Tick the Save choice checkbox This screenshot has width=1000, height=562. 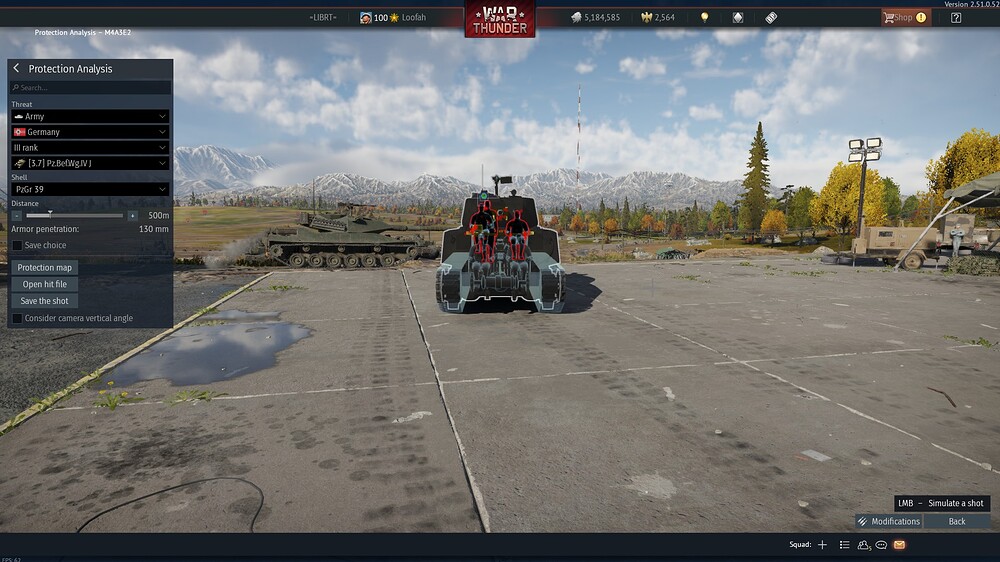17,245
